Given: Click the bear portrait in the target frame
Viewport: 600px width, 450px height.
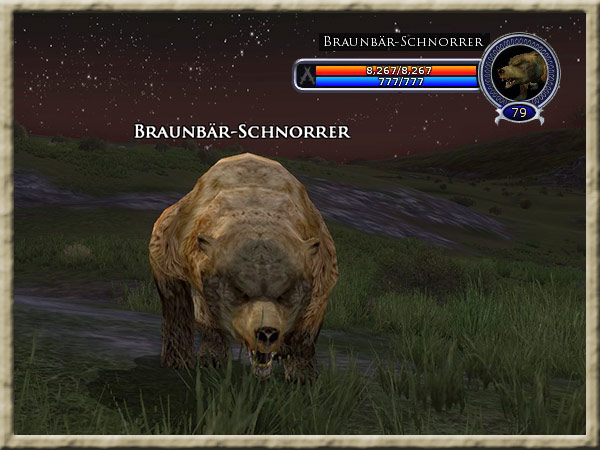Looking at the screenshot, I should pyautogui.click(x=519, y=71).
